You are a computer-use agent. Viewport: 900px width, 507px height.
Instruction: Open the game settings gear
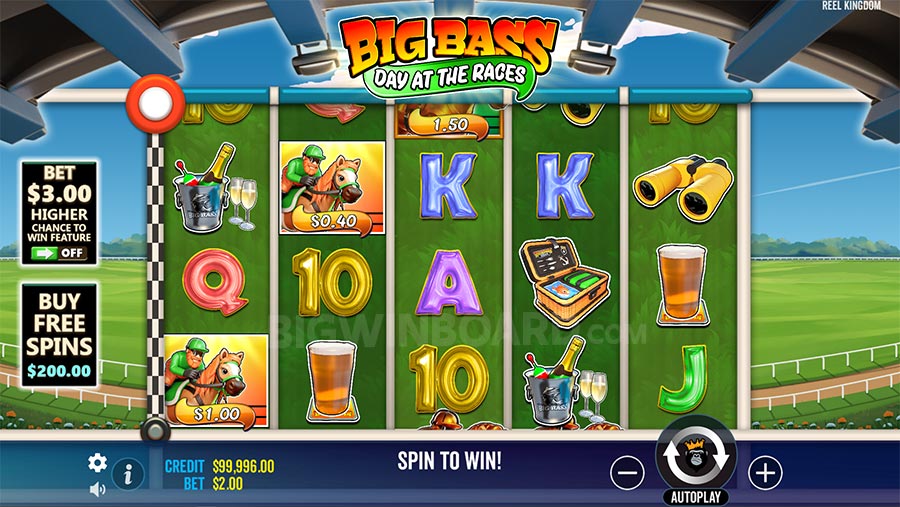[97, 462]
